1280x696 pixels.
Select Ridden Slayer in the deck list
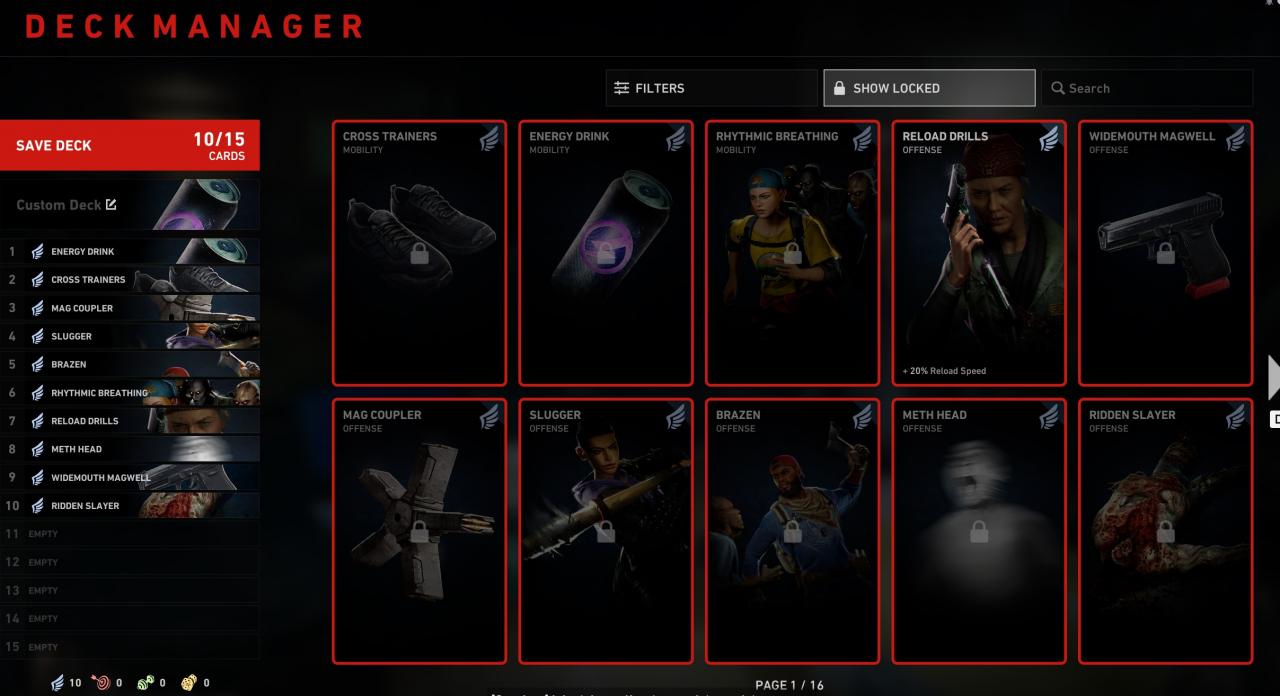click(x=132, y=506)
